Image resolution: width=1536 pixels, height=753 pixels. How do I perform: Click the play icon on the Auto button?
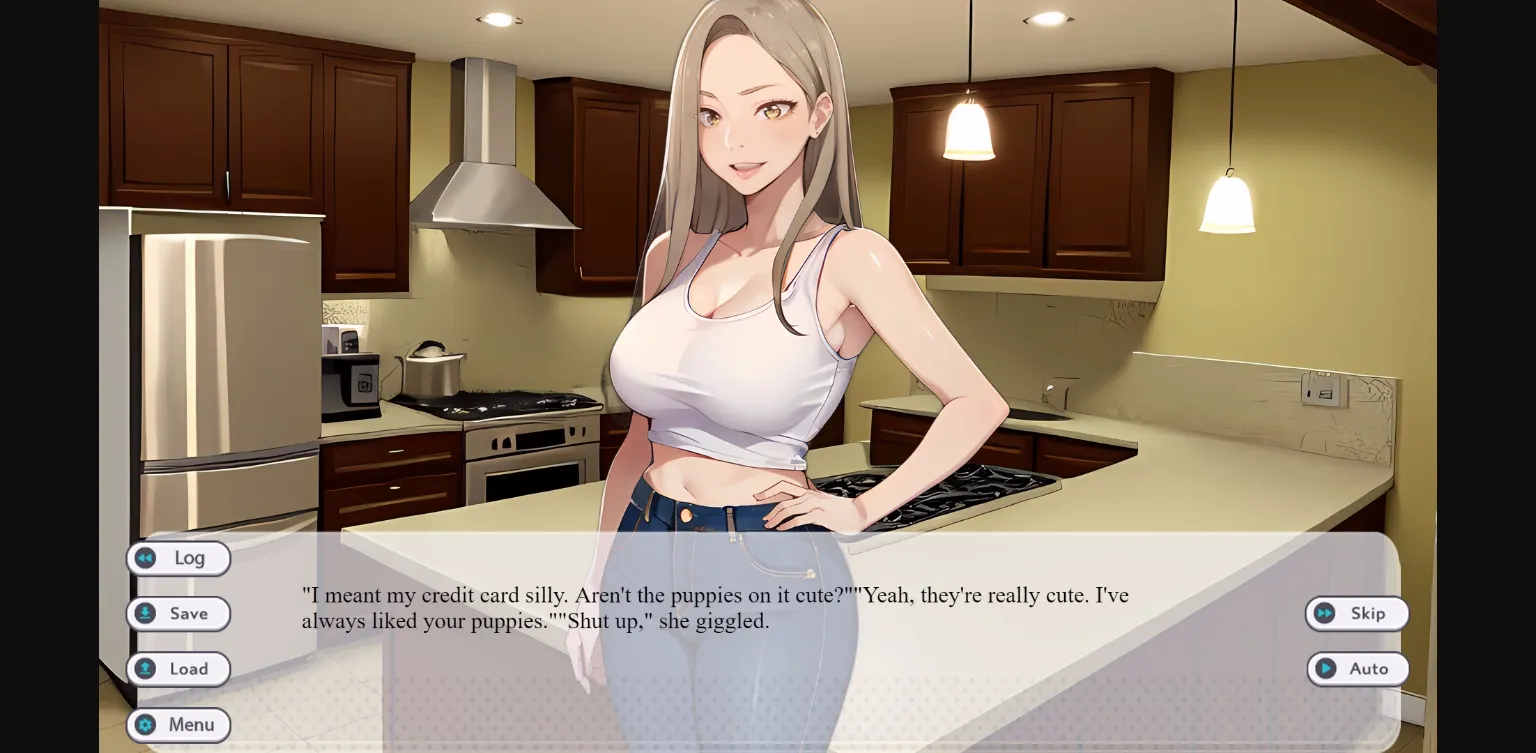1326,669
